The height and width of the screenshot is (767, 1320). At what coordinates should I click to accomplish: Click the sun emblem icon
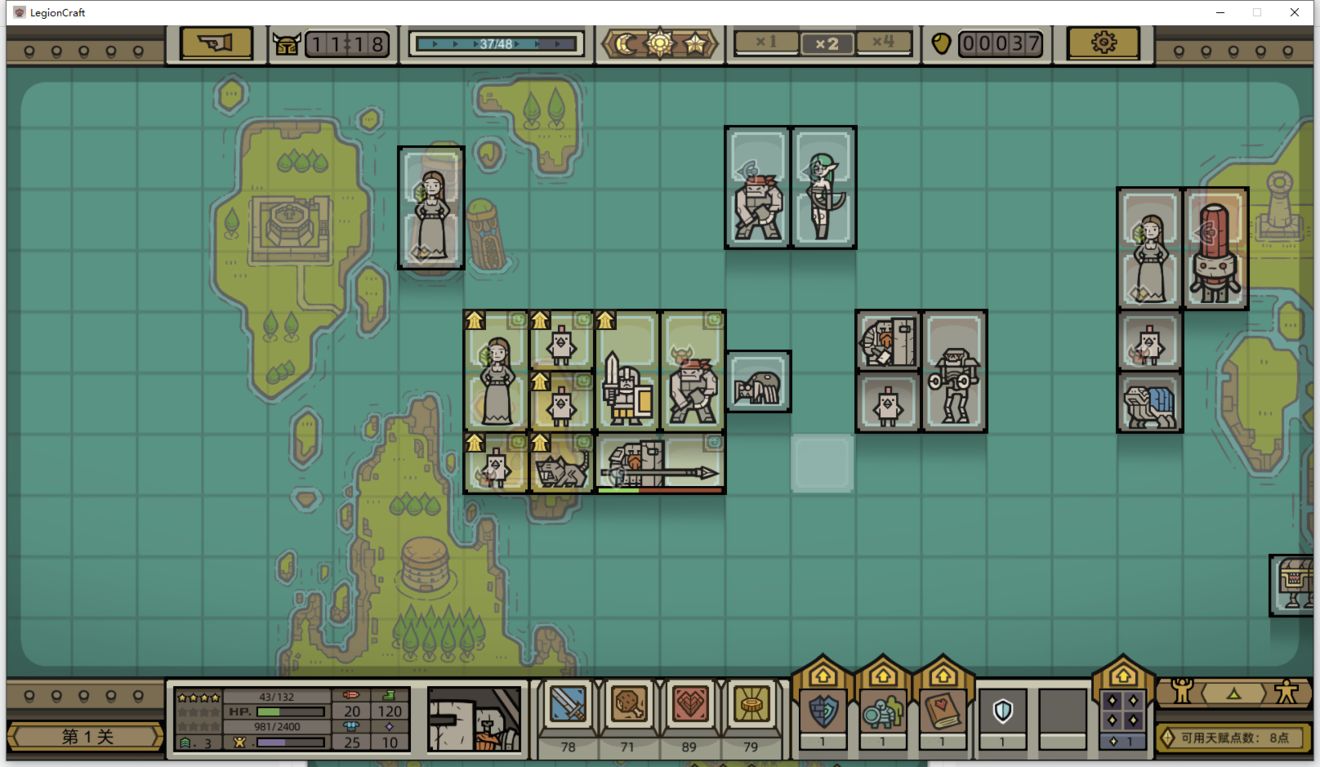click(x=660, y=44)
